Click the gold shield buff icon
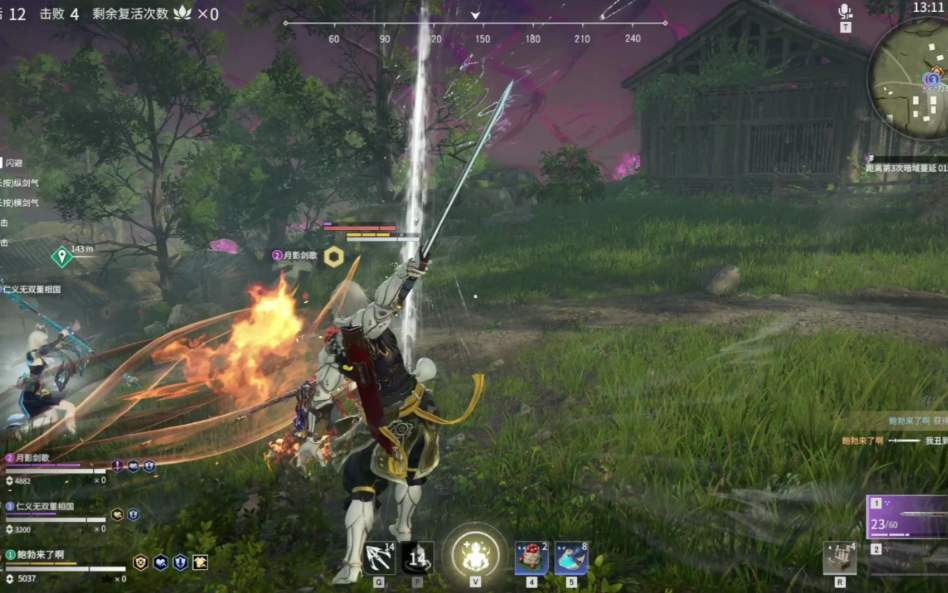 [x=141, y=562]
